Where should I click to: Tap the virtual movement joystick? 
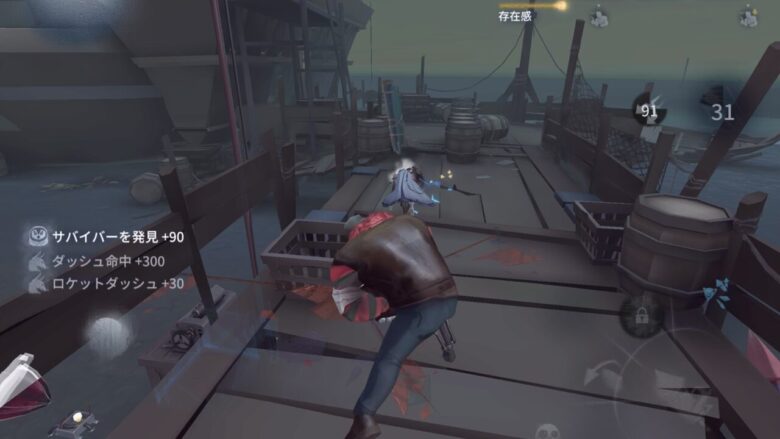click(x=108, y=335)
